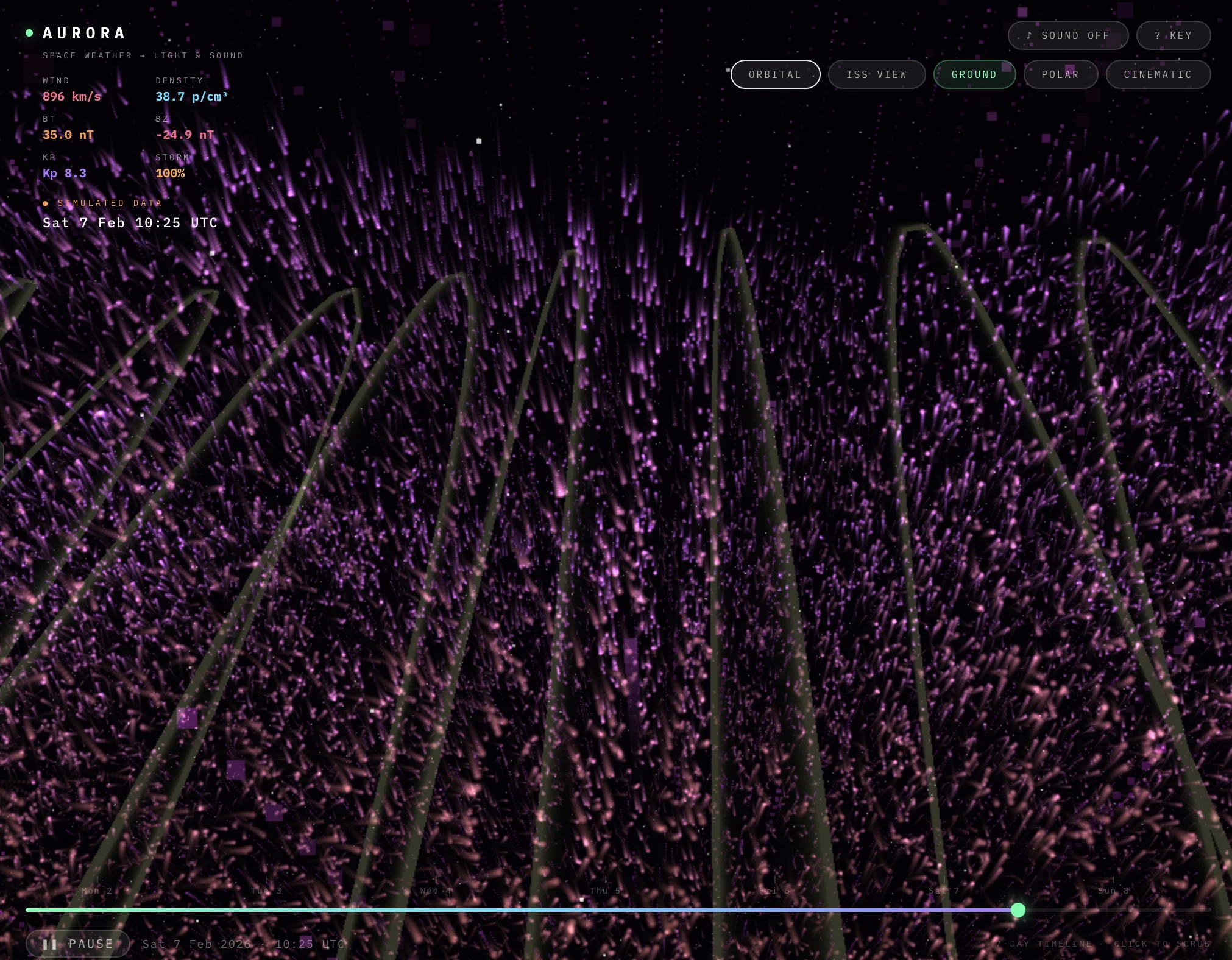This screenshot has height=960, width=1232.
Task: Pause the timeline playback
Action: 78,944
